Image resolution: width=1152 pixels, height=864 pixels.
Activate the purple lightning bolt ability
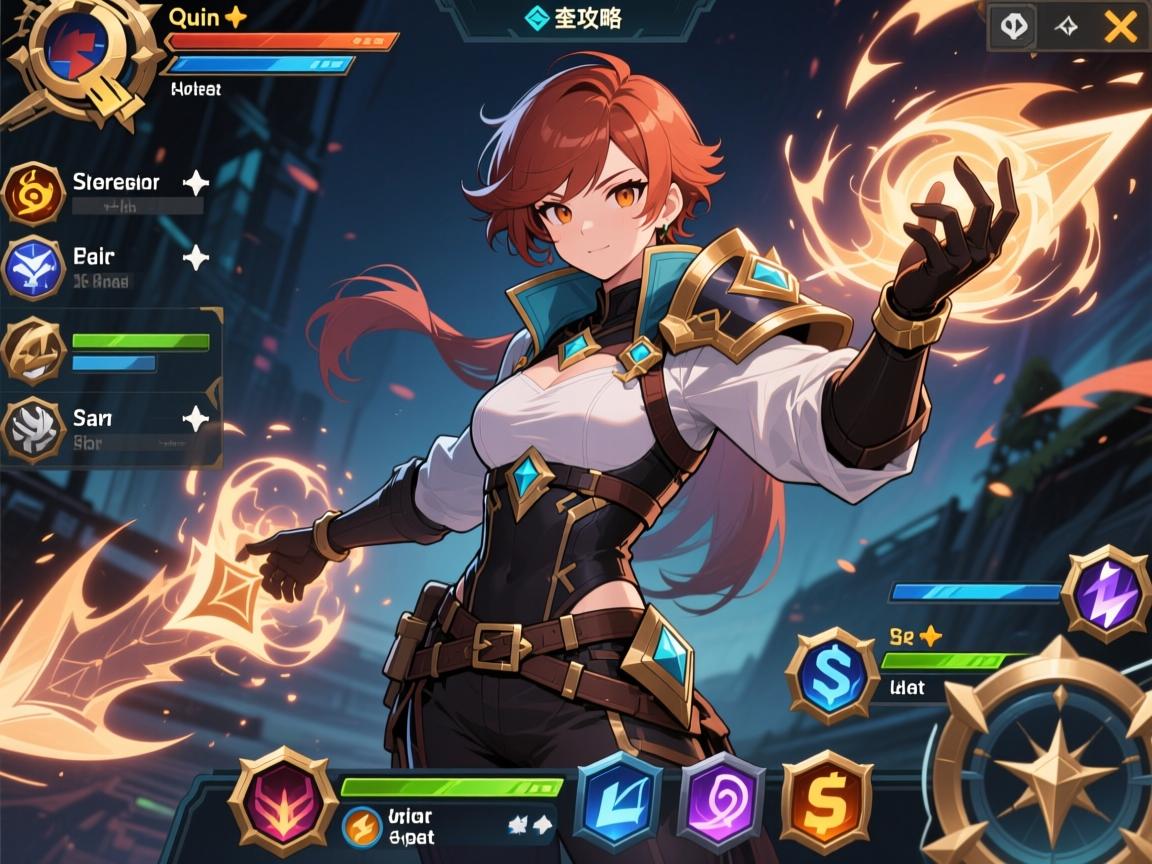1105,593
